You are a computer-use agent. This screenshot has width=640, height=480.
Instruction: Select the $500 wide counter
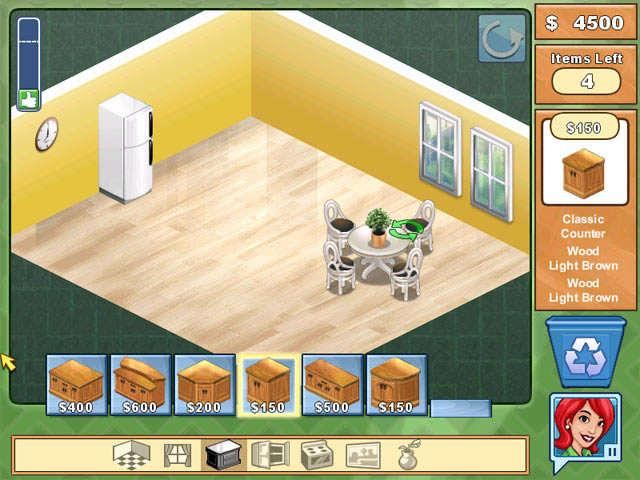[x=332, y=384]
